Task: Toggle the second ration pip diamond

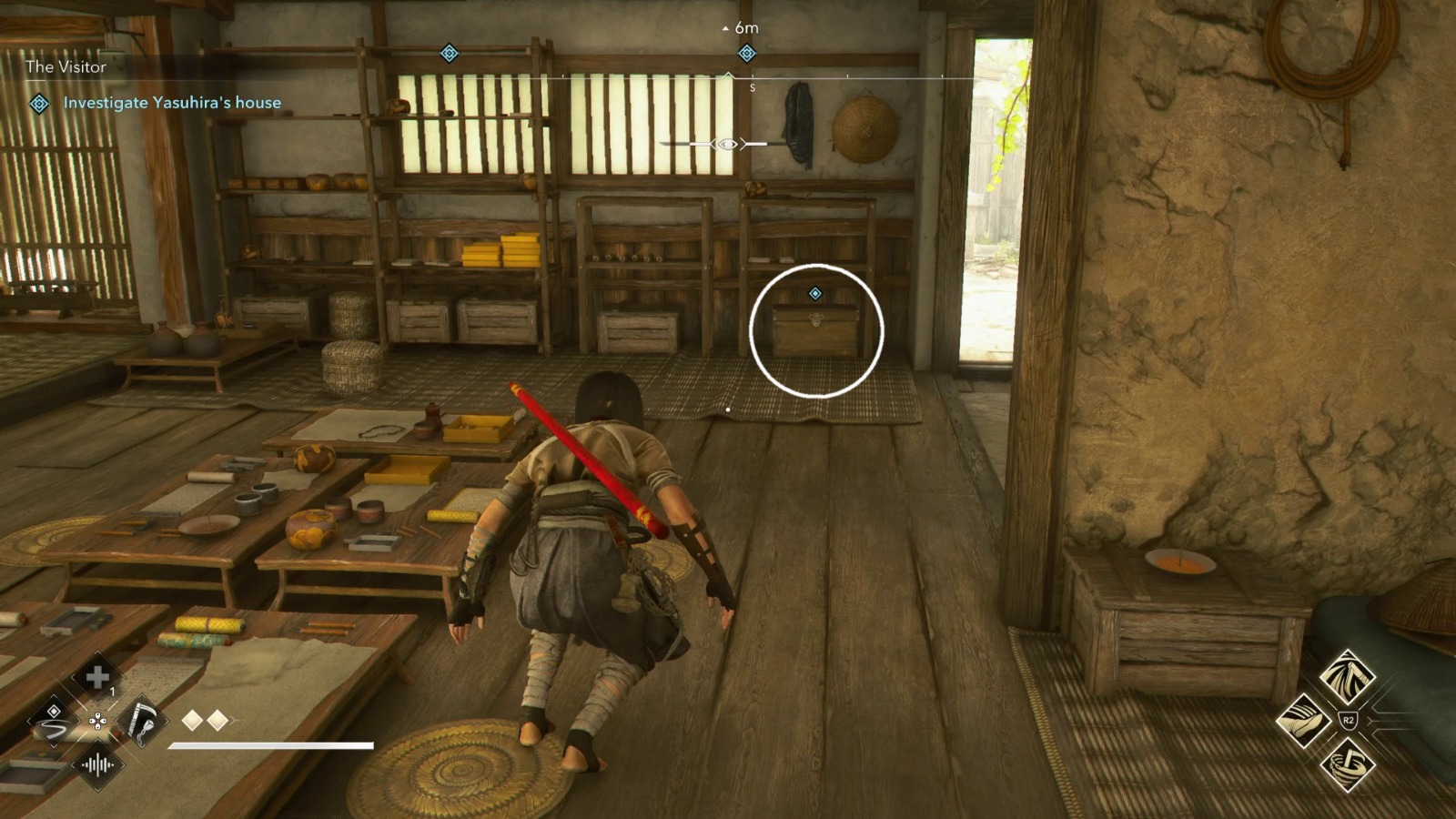Action: (217, 720)
